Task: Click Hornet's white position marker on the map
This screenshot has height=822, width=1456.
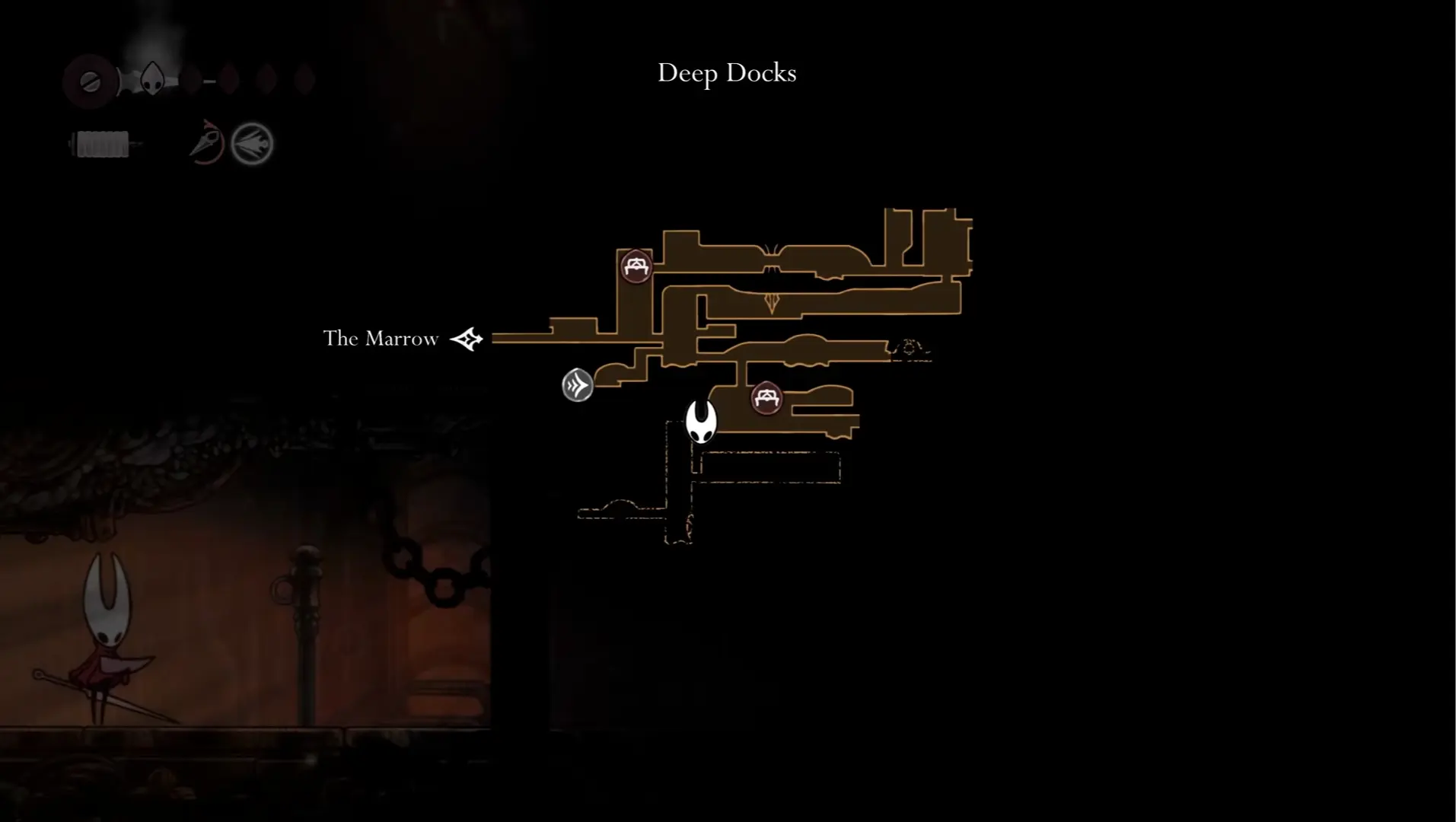Action: coord(699,422)
